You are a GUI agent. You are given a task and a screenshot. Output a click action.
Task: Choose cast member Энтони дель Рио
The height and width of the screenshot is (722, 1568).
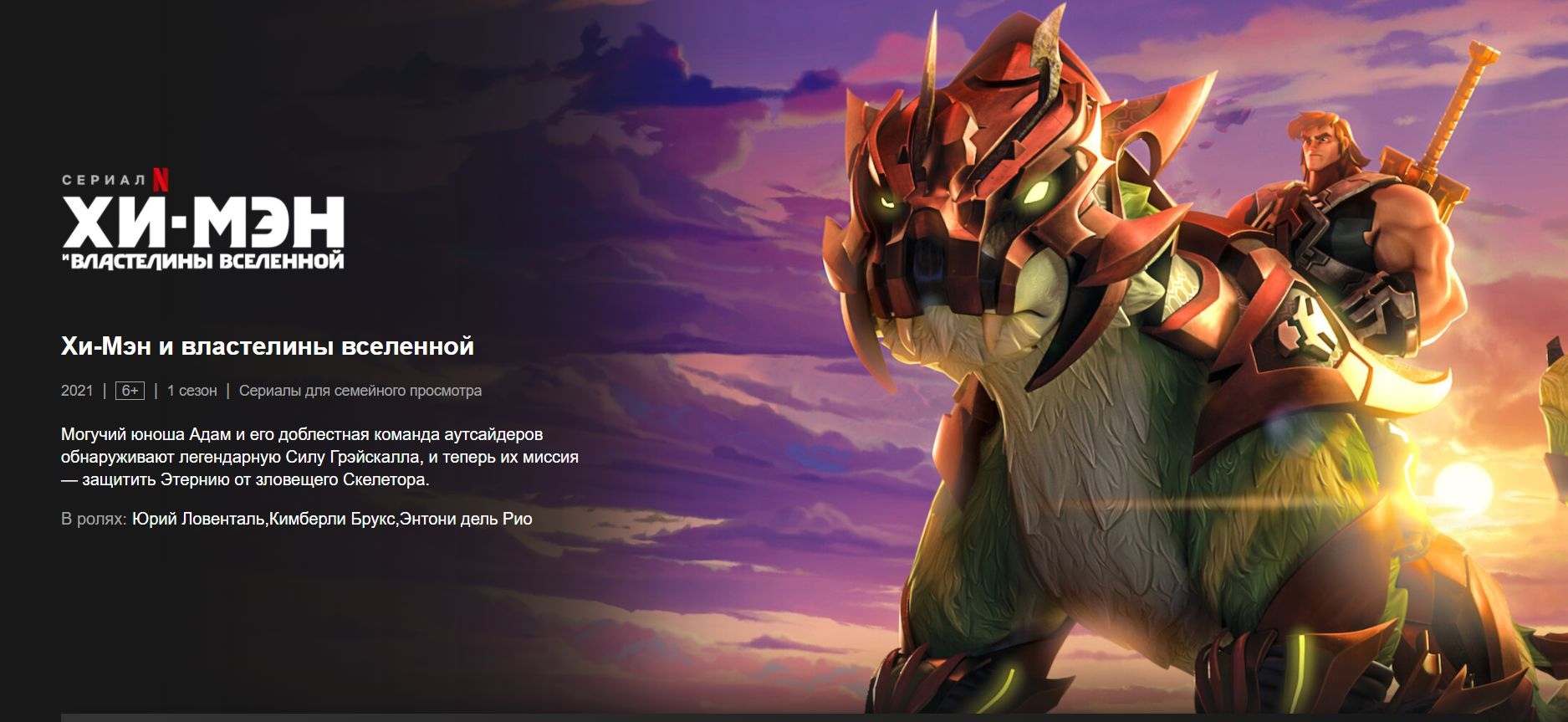pos(466,519)
